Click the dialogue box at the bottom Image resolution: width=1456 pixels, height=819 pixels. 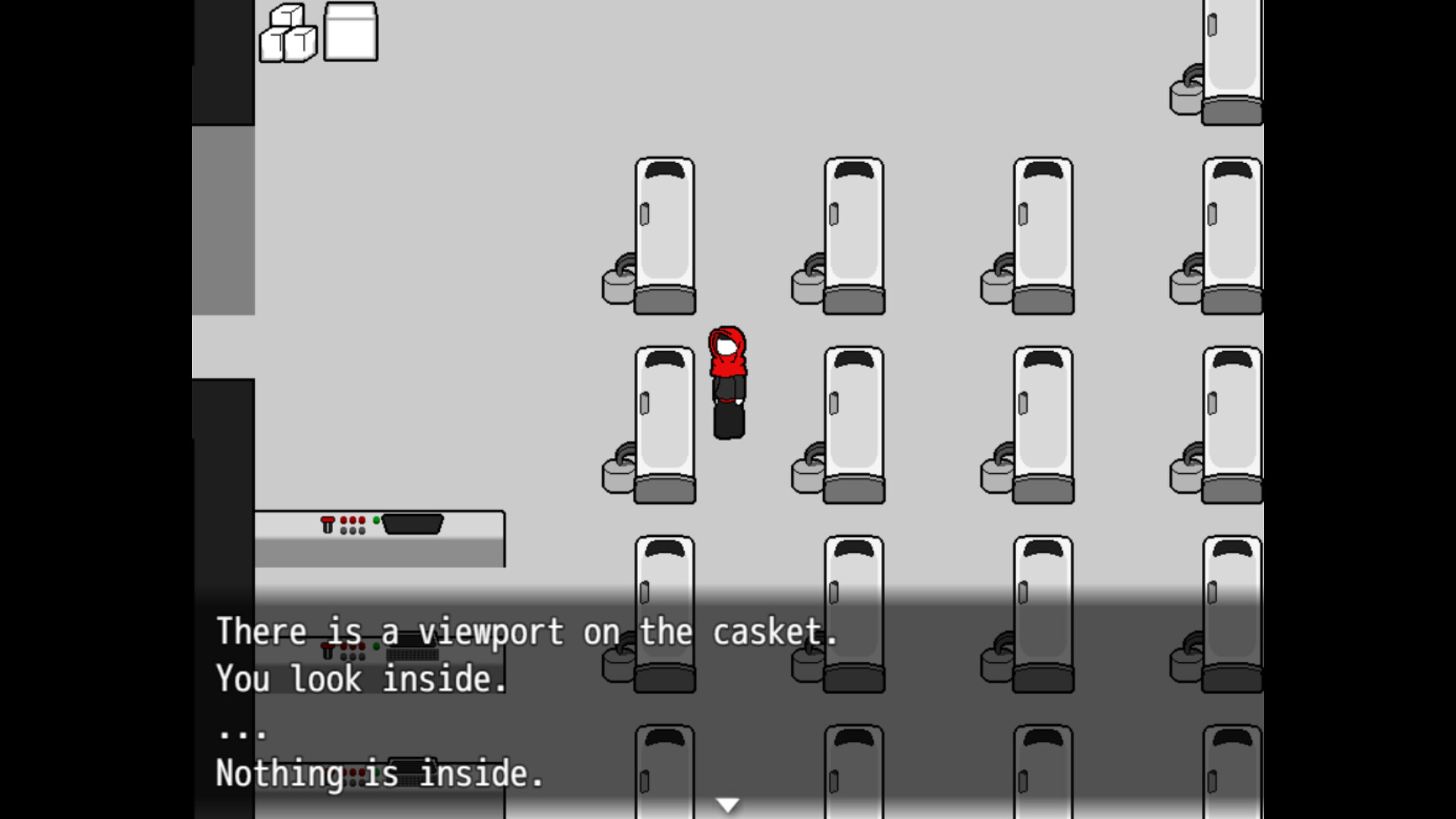tap(728, 705)
